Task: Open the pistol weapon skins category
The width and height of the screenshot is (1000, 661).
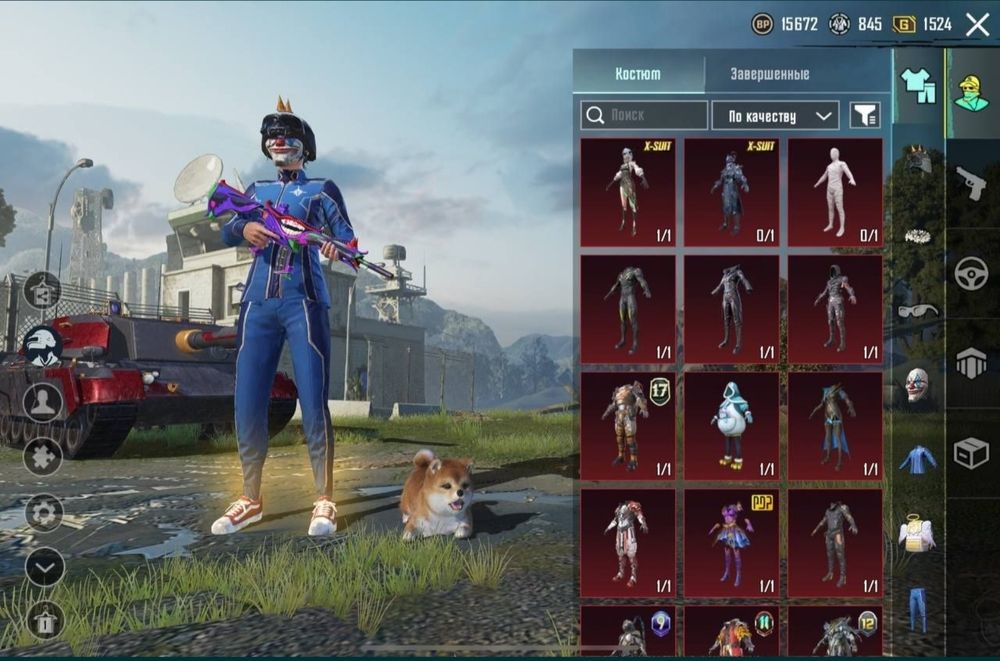Action: tap(971, 183)
